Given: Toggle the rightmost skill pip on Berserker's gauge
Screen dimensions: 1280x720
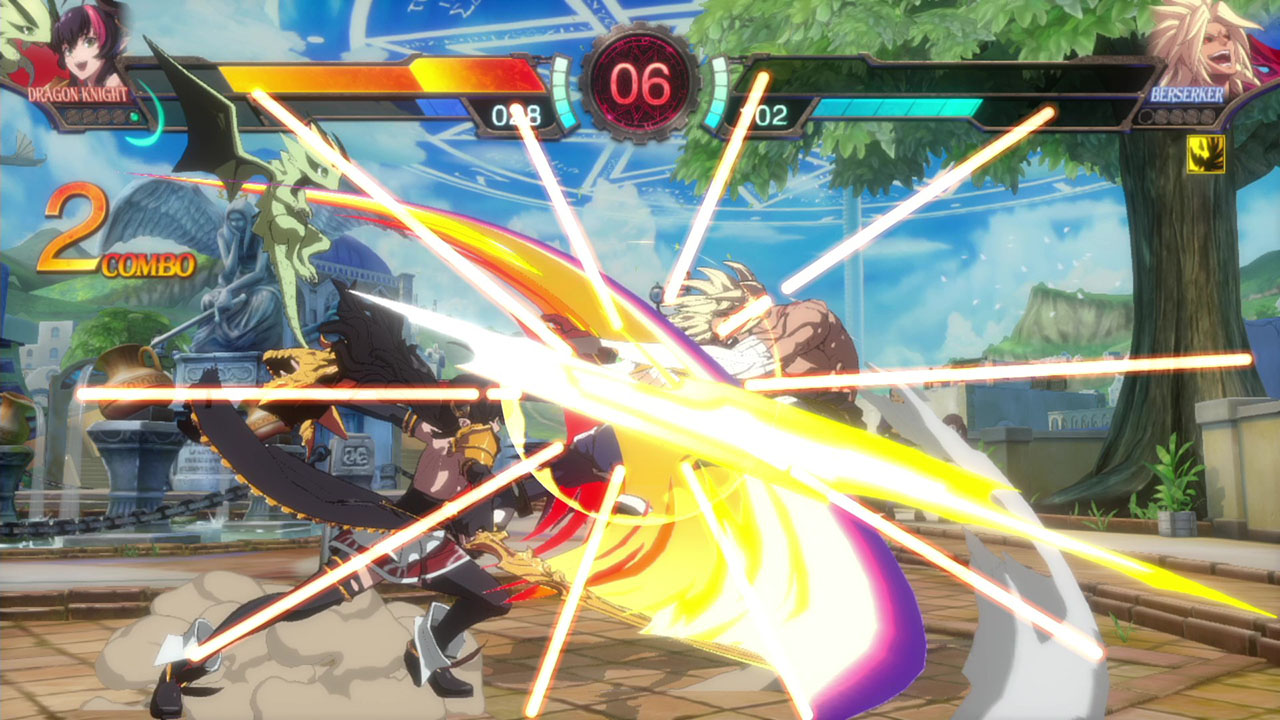Looking at the screenshot, I should pos(1208,116).
